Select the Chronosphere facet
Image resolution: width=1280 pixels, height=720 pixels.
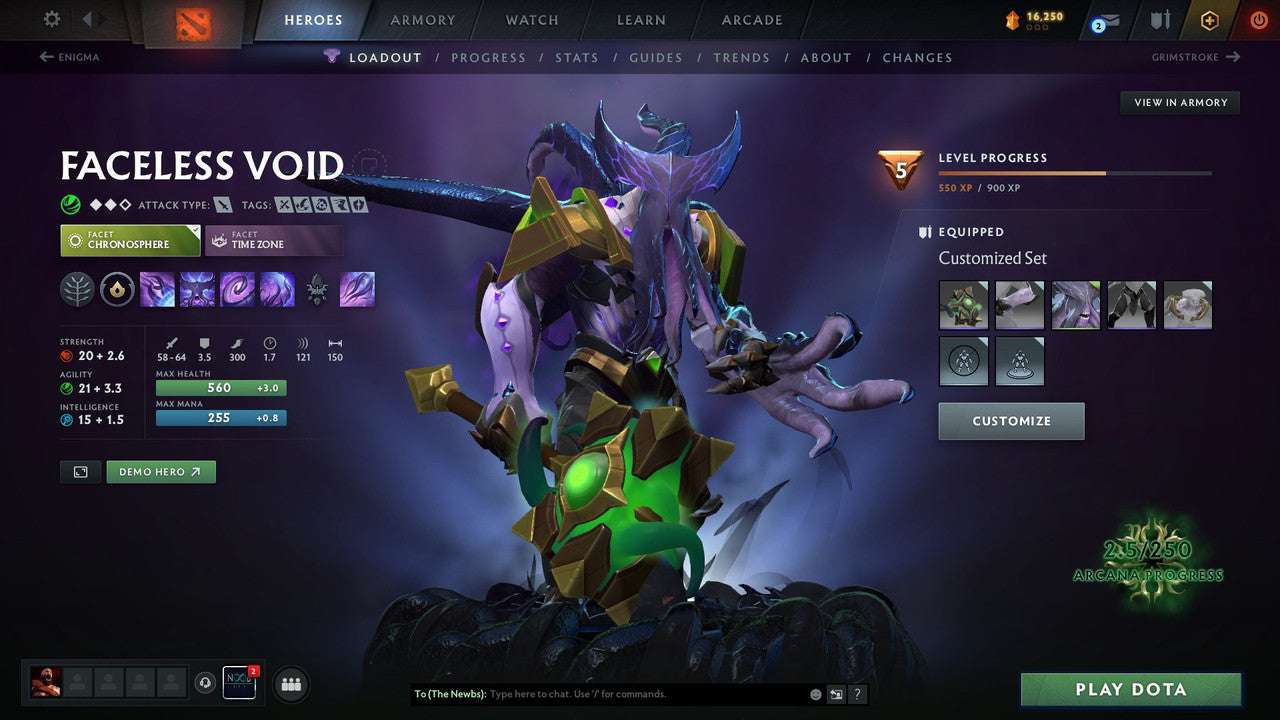point(130,240)
